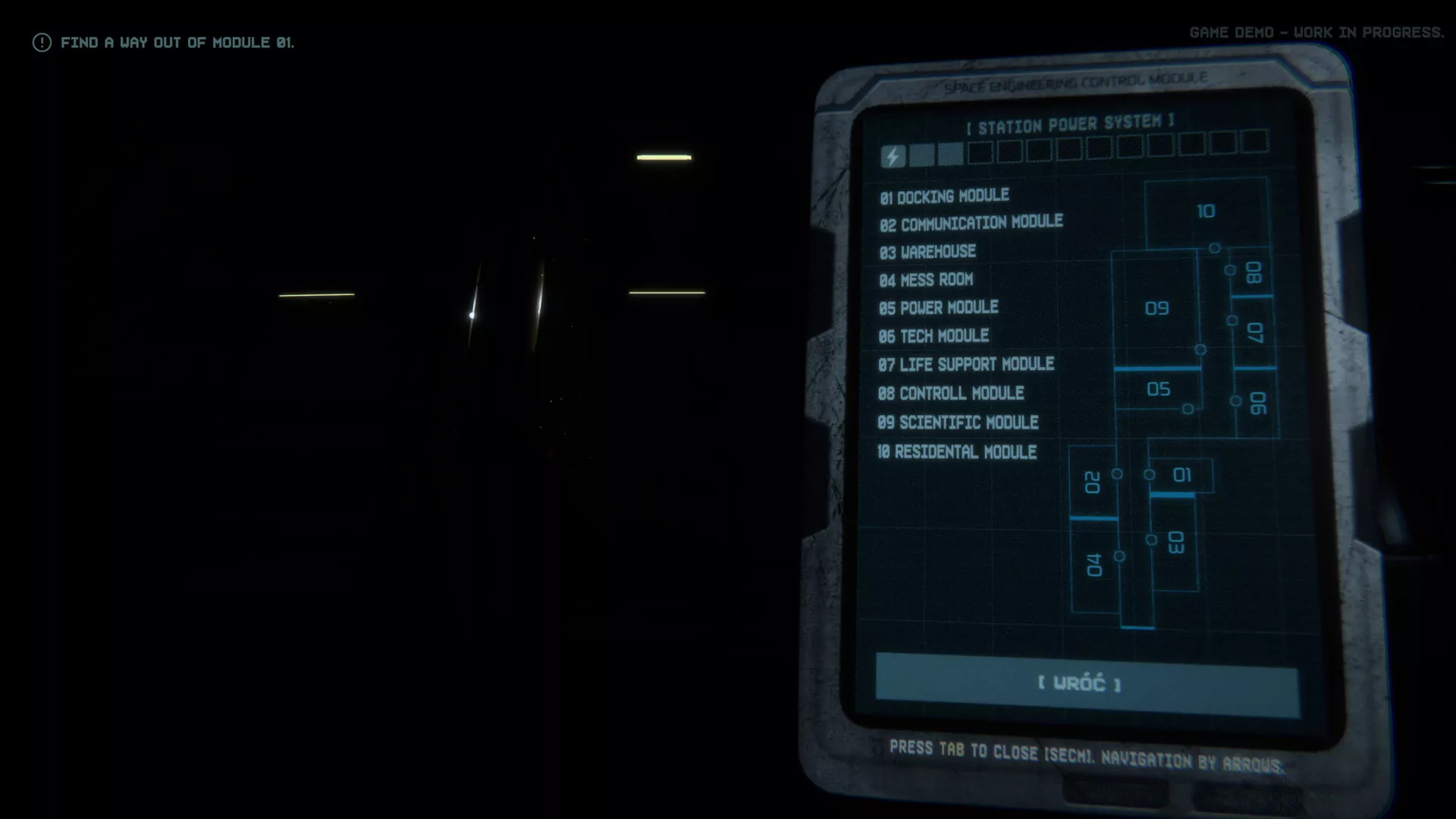This screenshot has height=819, width=1456.
Task: Select the 03 Warehouse list entry
Action: click(x=927, y=252)
